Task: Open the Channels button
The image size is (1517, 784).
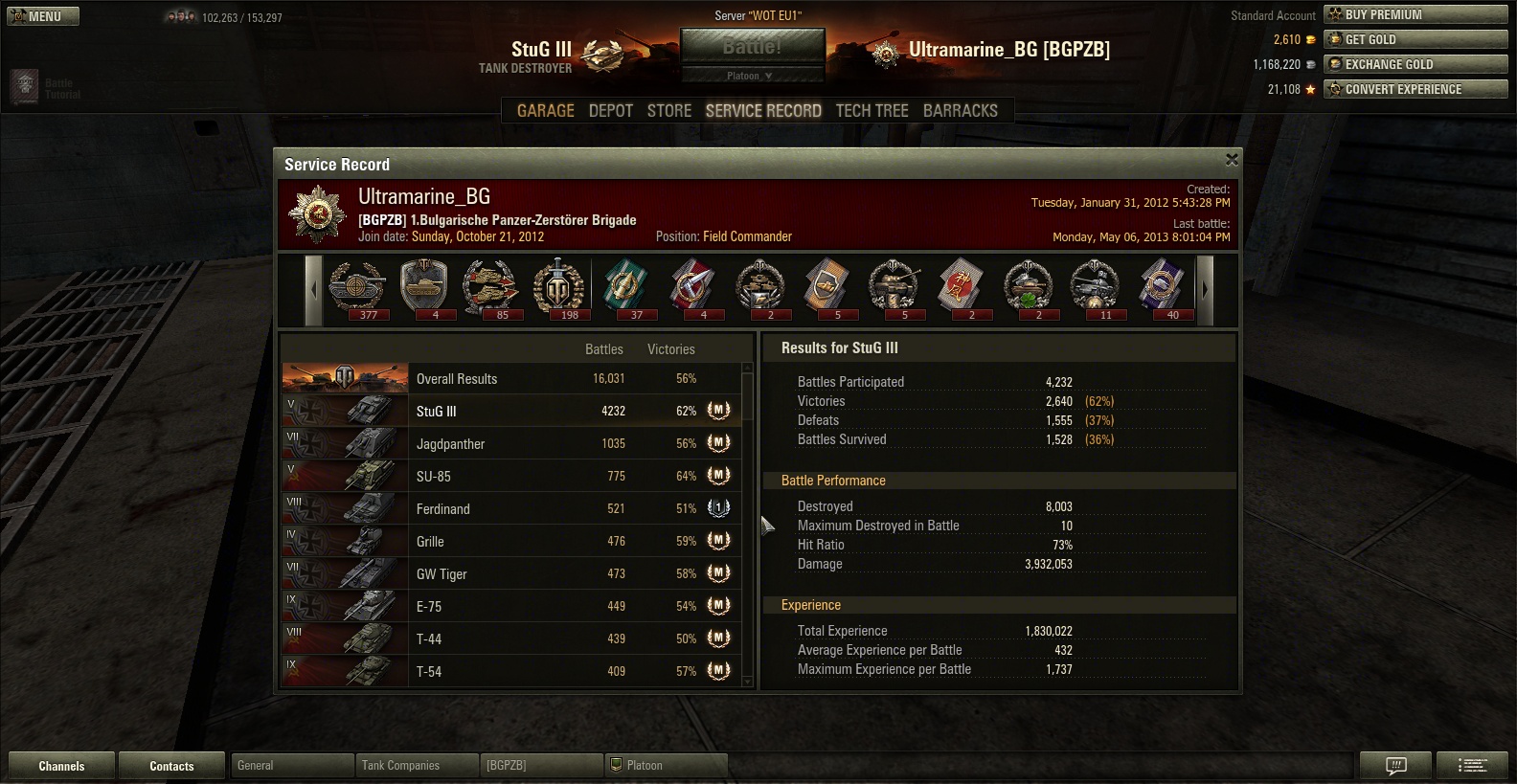Action: [61, 766]
